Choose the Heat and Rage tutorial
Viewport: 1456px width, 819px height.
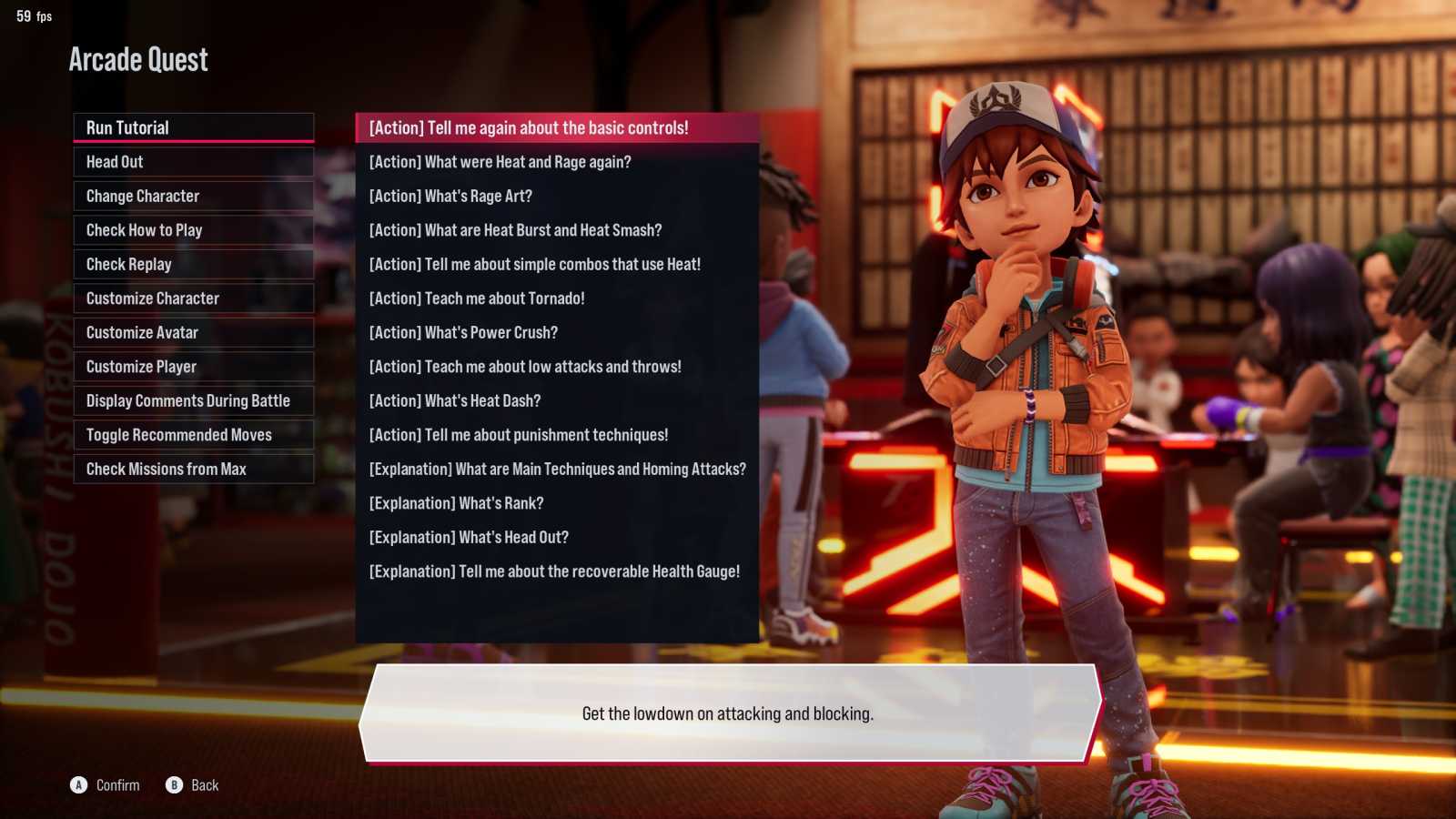(x=556, y=162)
